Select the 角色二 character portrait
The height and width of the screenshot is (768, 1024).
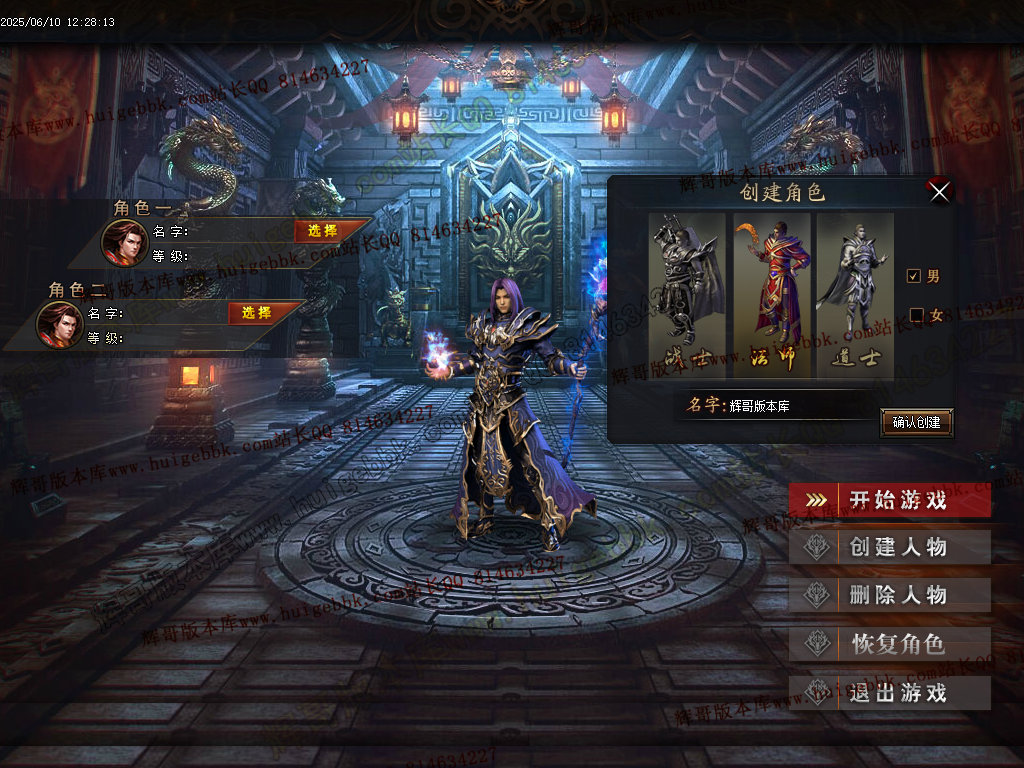[60, 324]
